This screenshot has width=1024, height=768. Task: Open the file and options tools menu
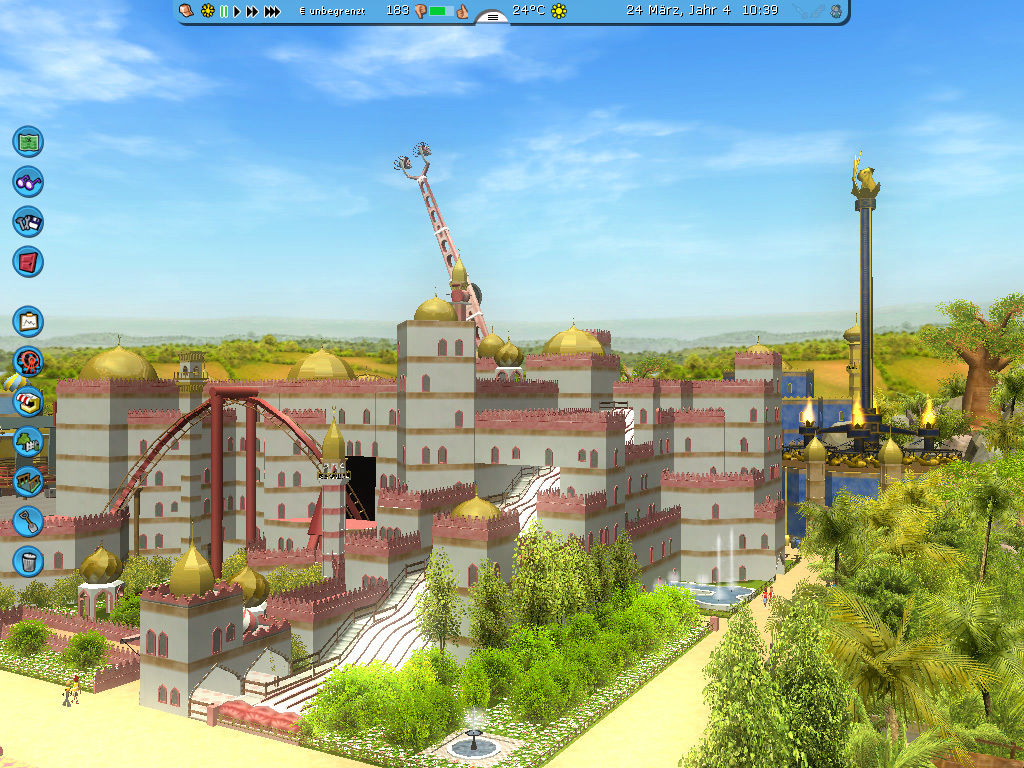(x=28, y=221)
